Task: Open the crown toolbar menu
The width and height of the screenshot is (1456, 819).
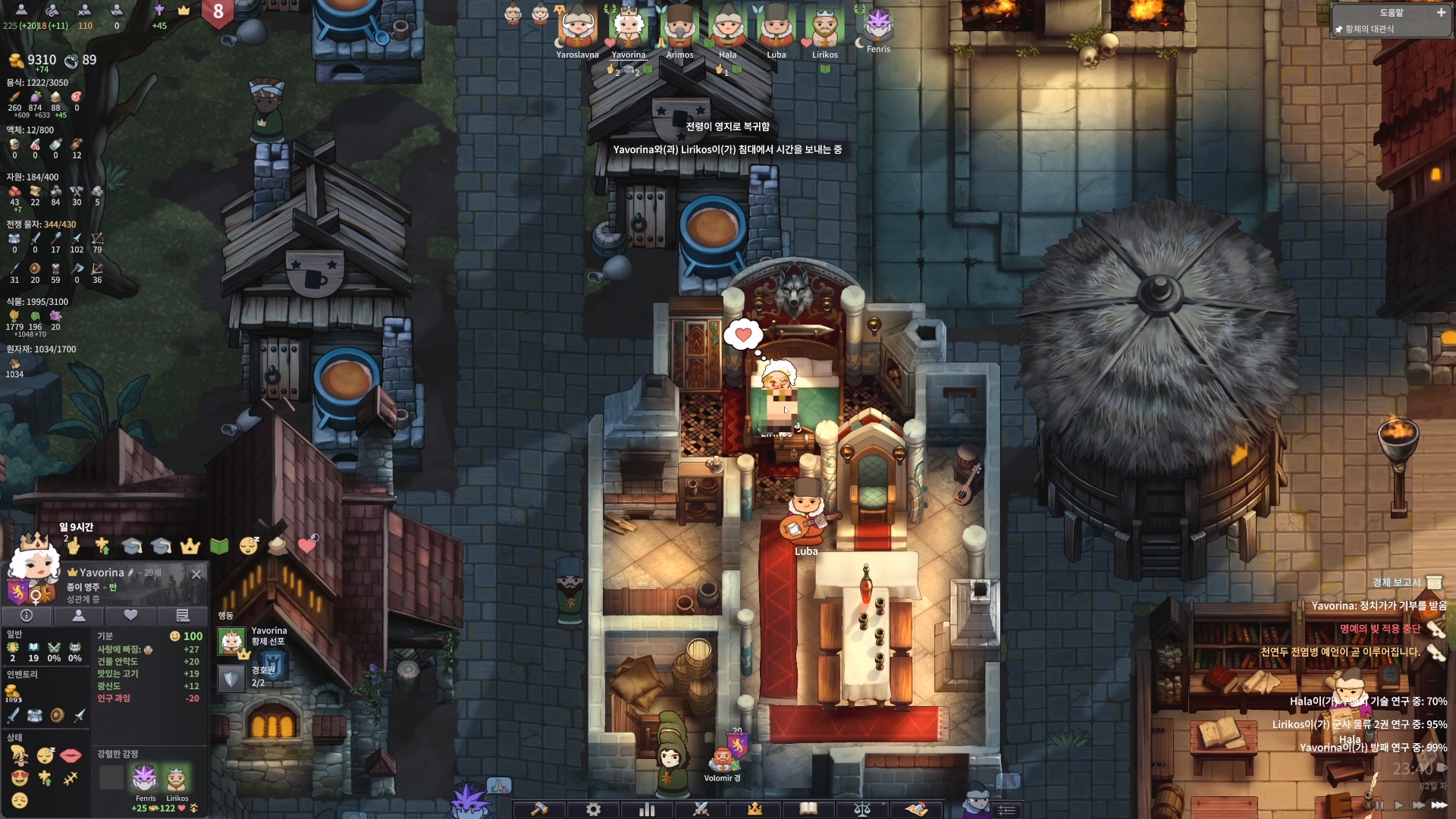Action: (755, 809)
